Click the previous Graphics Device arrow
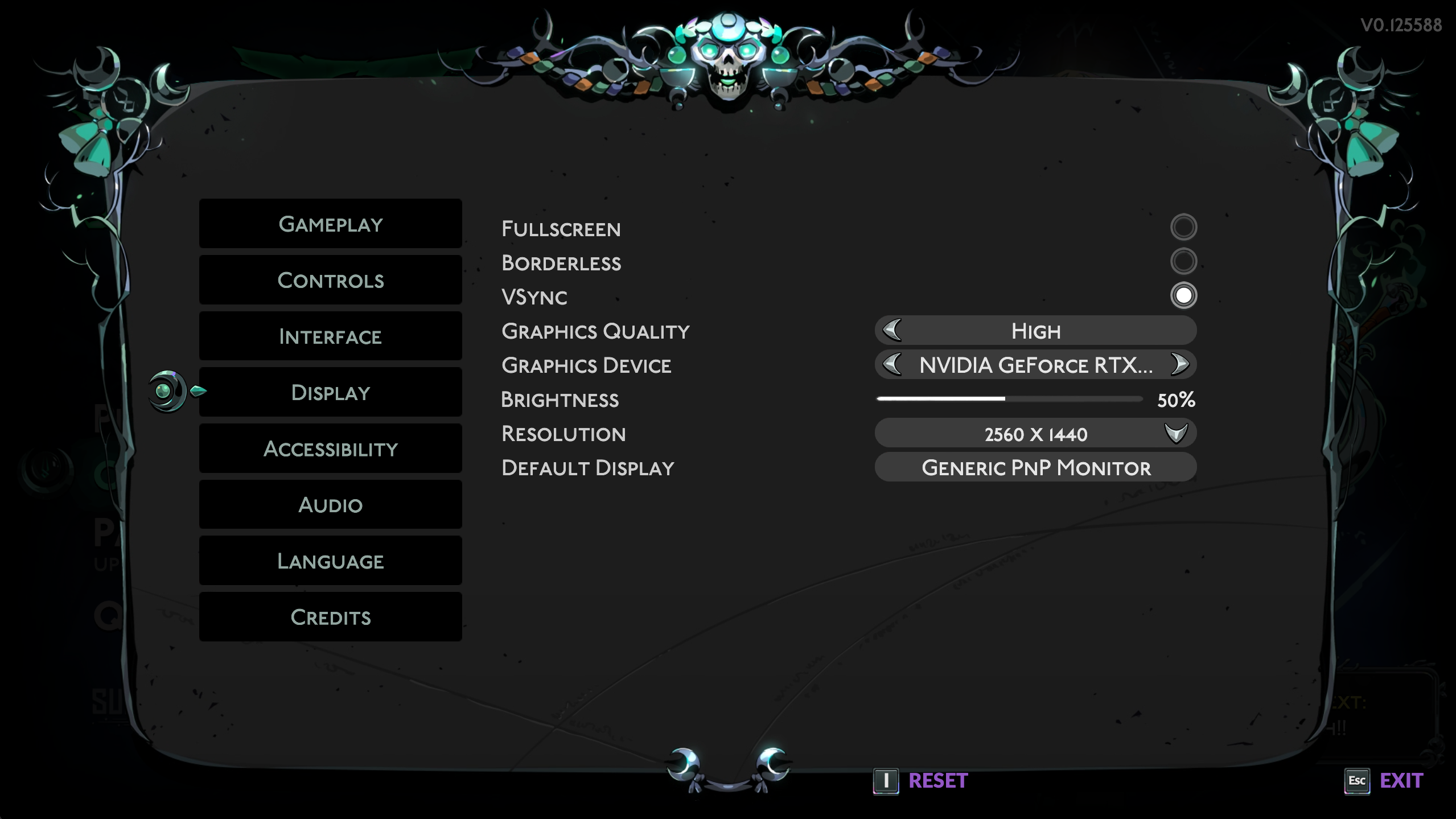 (892, 364)
